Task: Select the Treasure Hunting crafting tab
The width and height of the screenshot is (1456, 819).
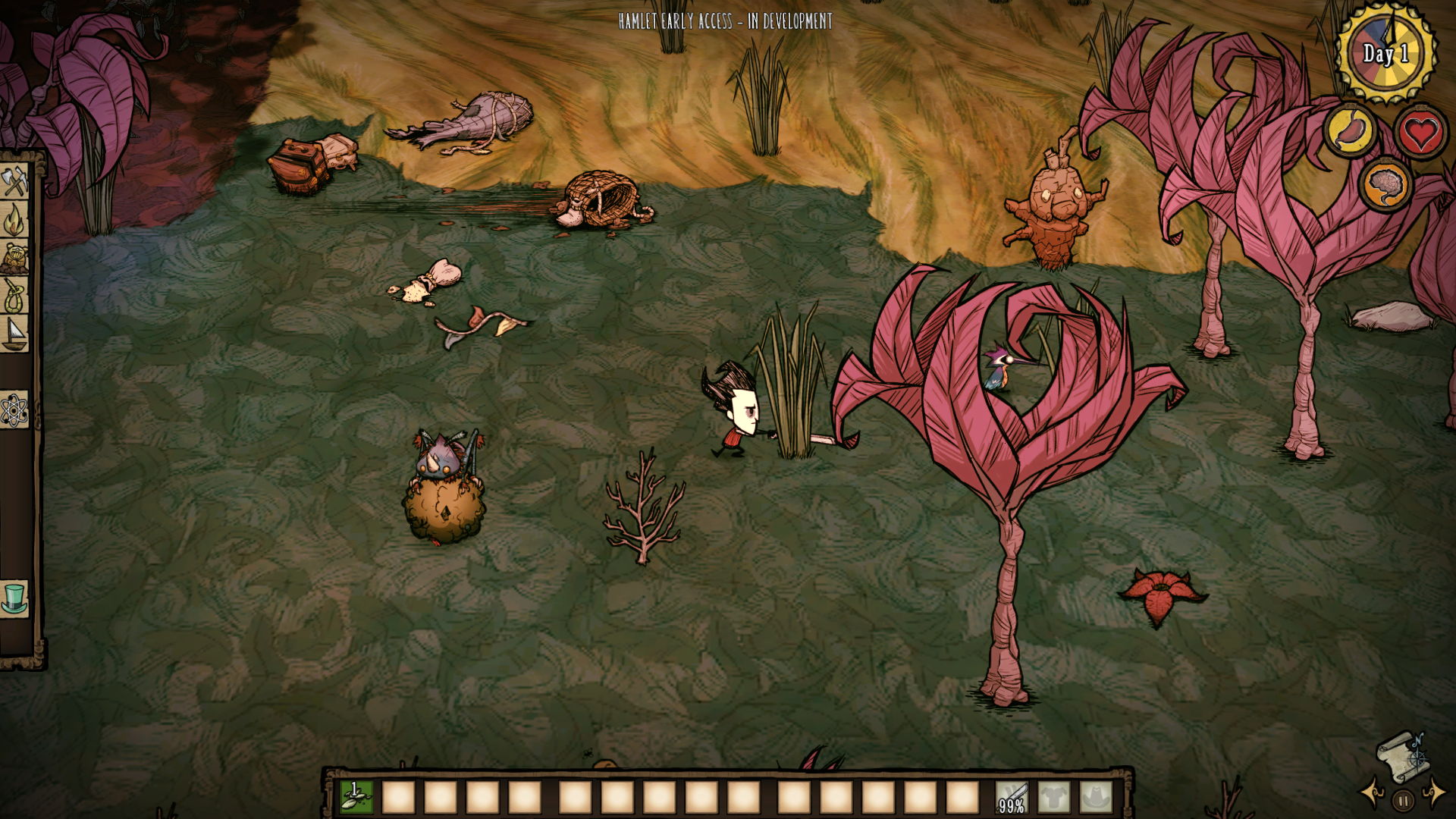Action: (14, 259)
